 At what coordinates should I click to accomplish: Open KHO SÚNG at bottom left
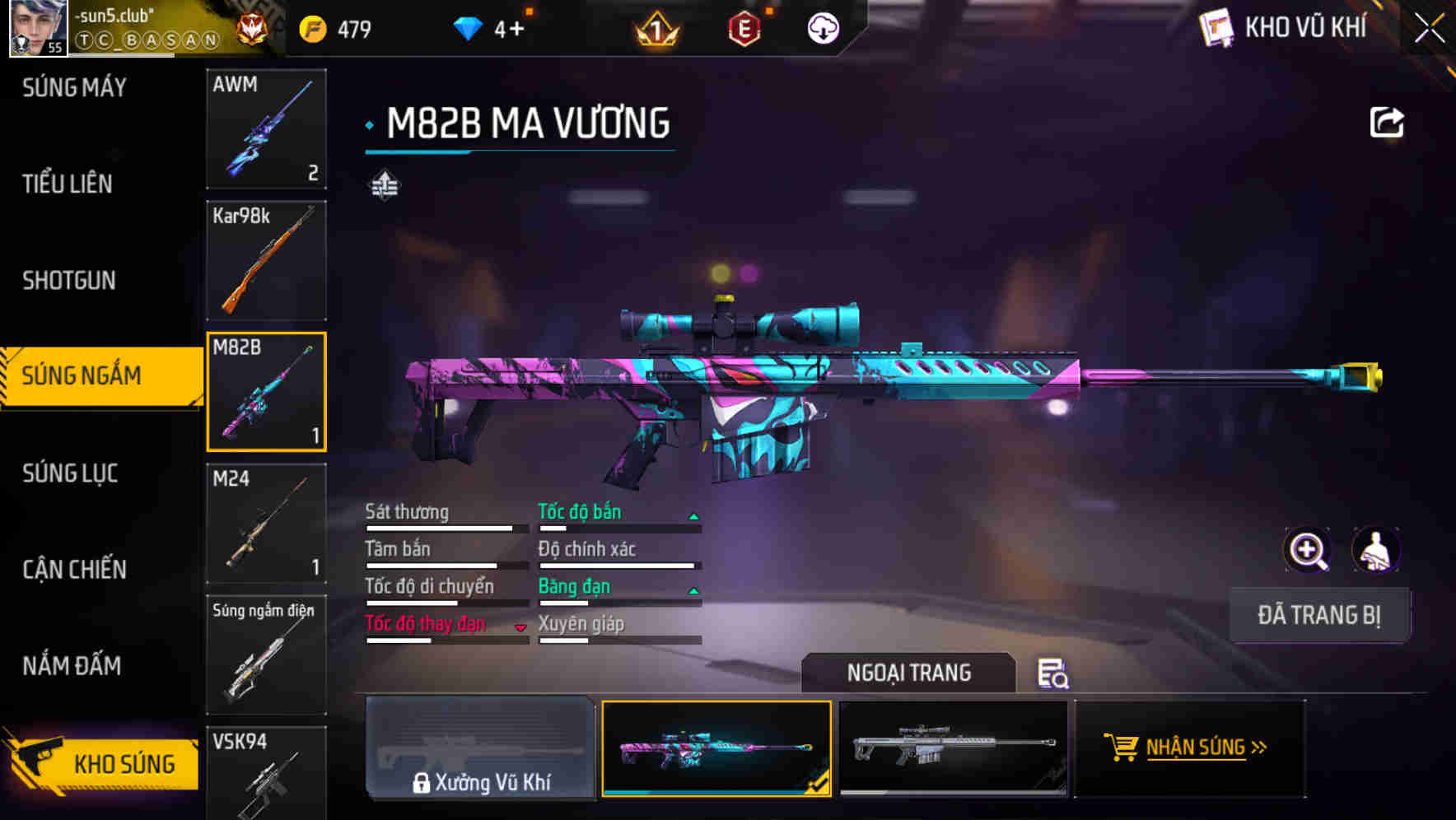[122, 762]
